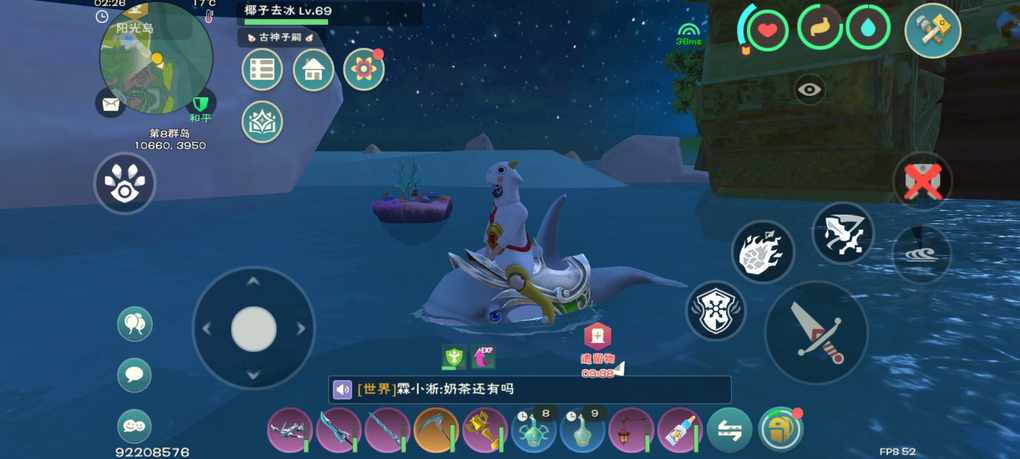Open the lotus book guide icon

click(262, 122)
